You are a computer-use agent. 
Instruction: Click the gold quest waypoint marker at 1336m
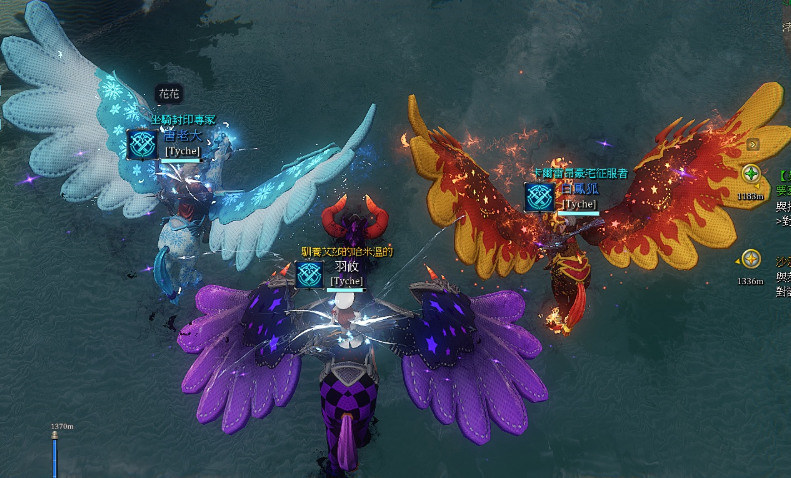coord(750,258)
